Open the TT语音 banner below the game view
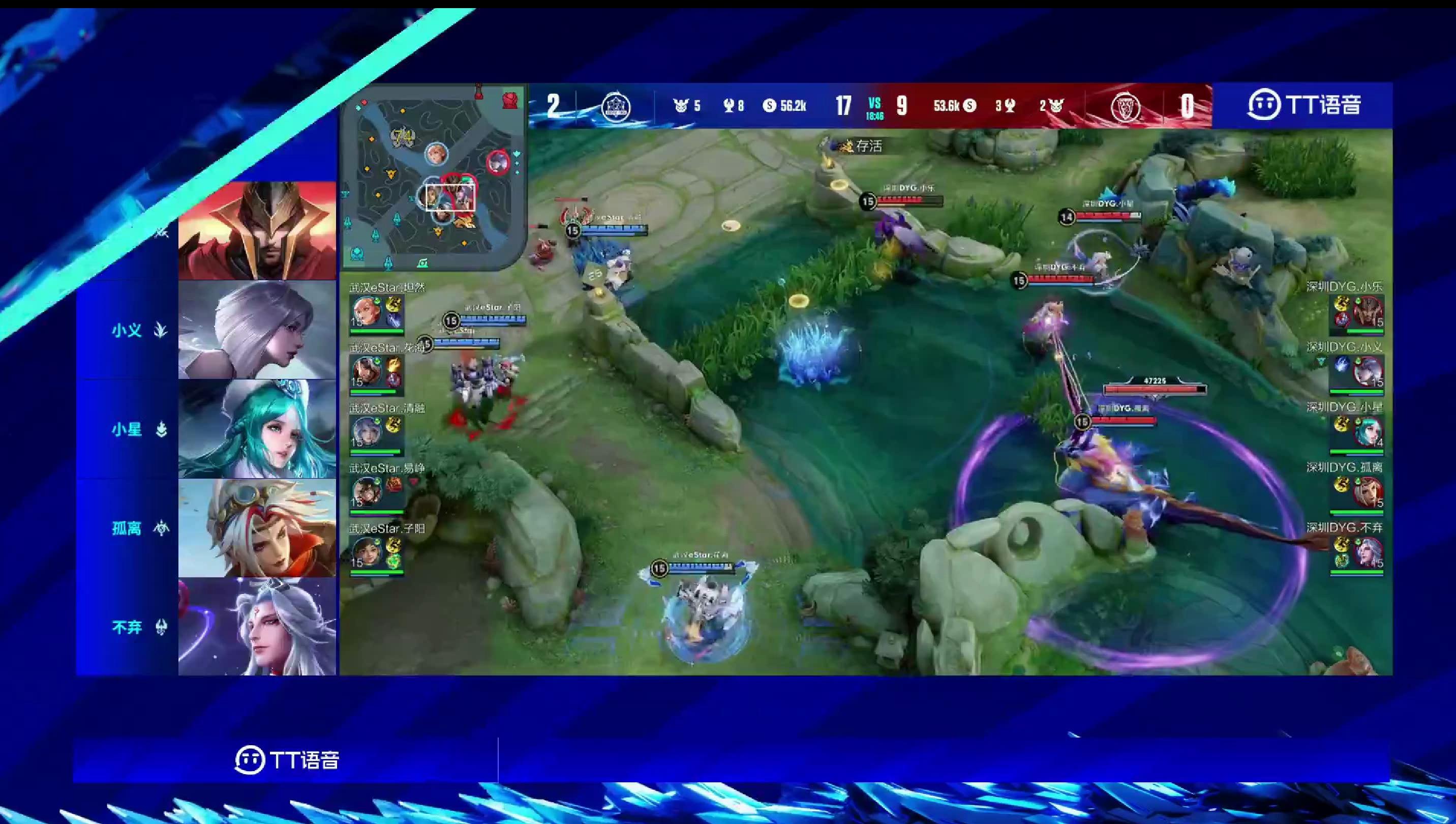Screen dimensions: 1456x824 pos(287,759)
